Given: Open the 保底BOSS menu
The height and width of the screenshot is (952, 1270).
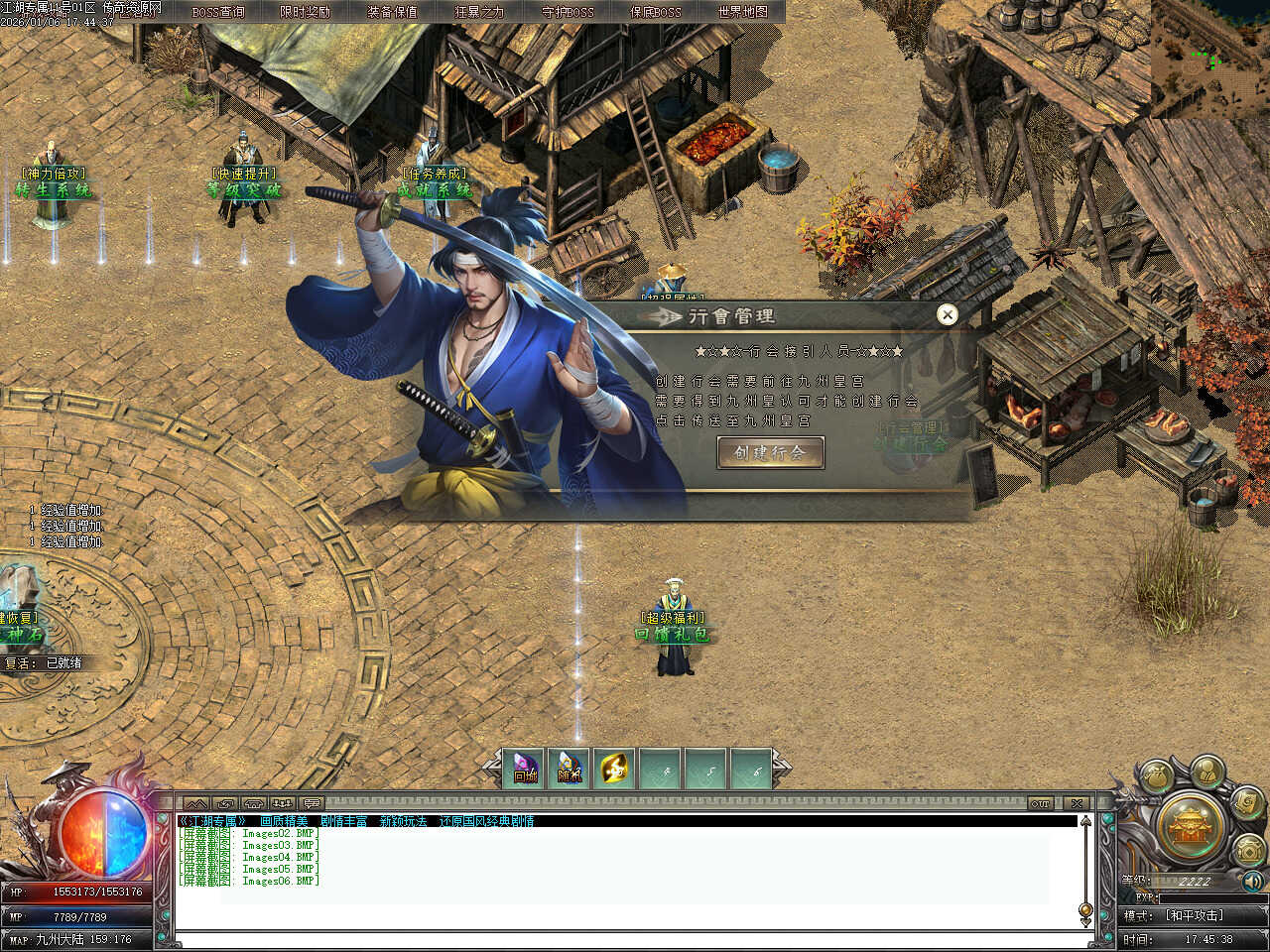Looking at the screenshot, I should 656,12.
